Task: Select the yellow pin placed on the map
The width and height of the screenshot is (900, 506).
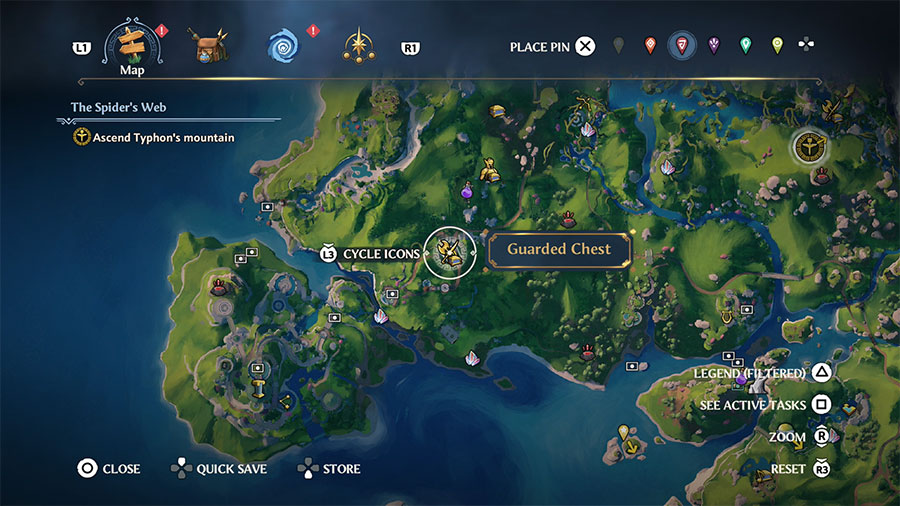Action: pyautogui.click(x=625, y=433)
